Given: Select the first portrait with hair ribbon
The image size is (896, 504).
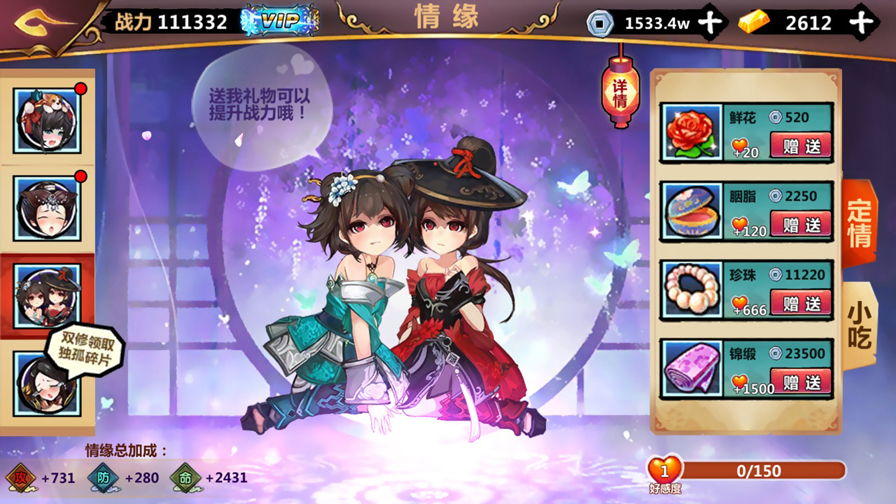Looking at the screenshot, I should (x=47, y=121).
